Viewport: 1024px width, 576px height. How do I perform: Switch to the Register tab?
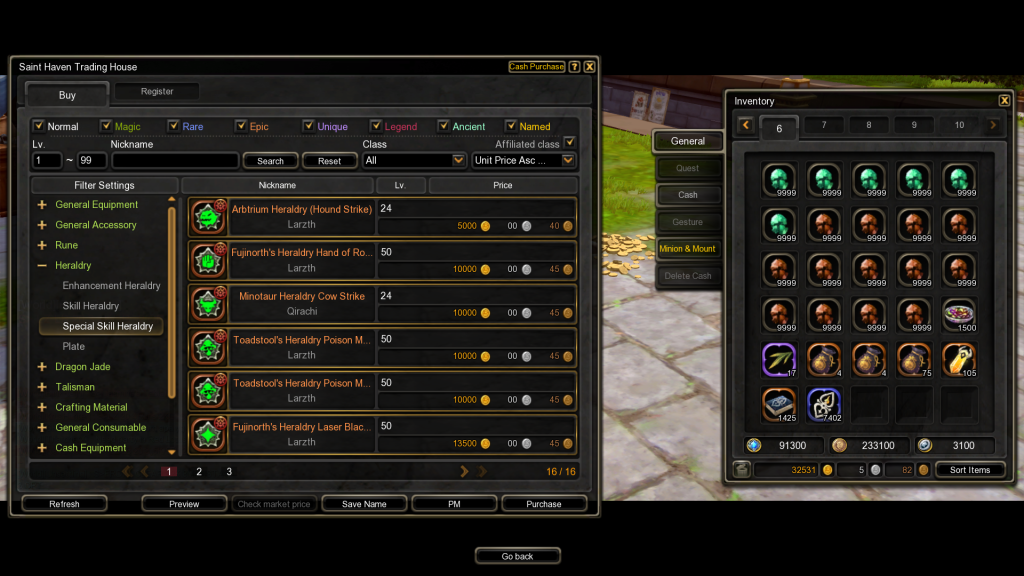click(157, 91)
